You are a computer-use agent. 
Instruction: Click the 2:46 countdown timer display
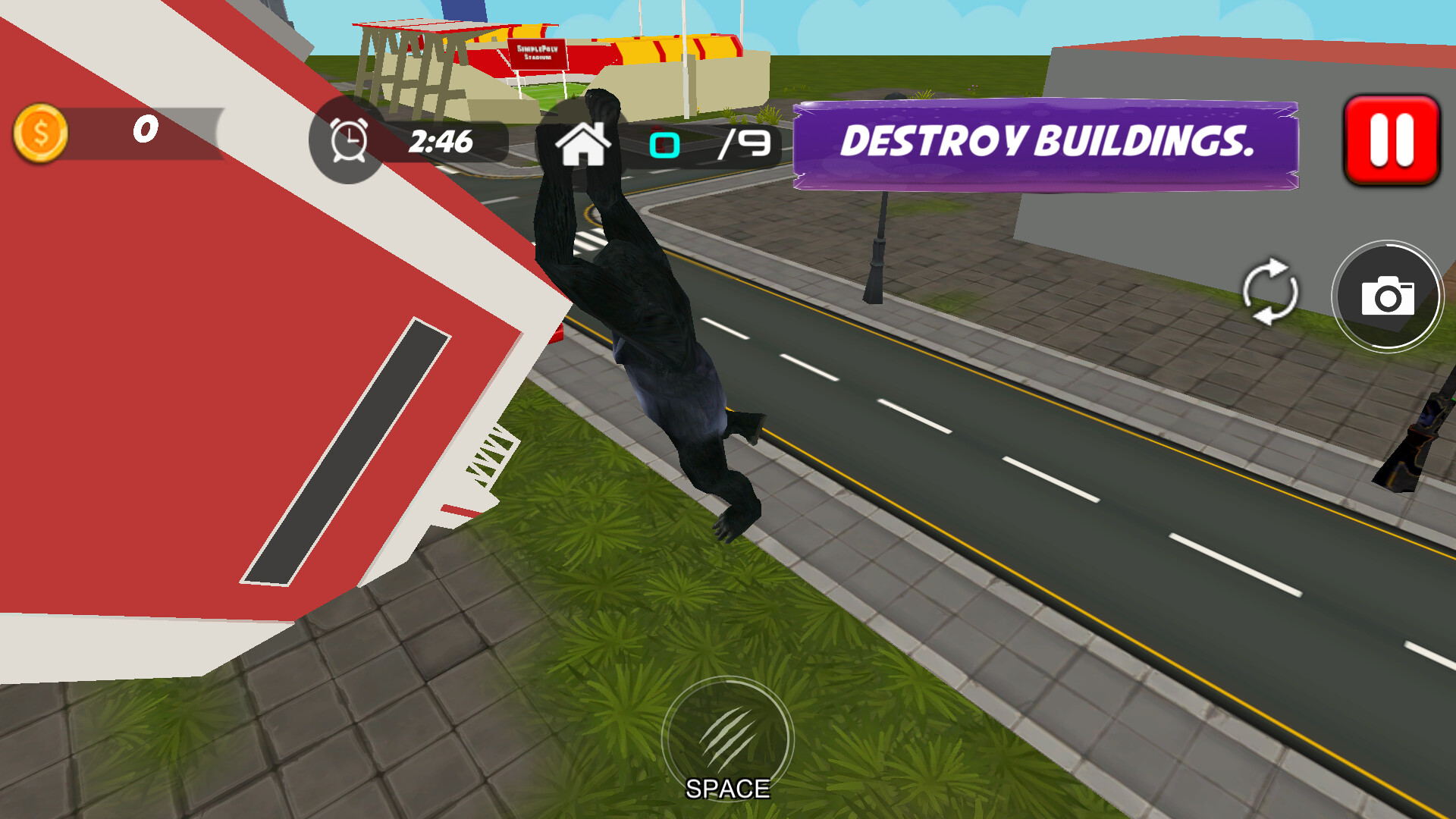[x=441, y=141]
